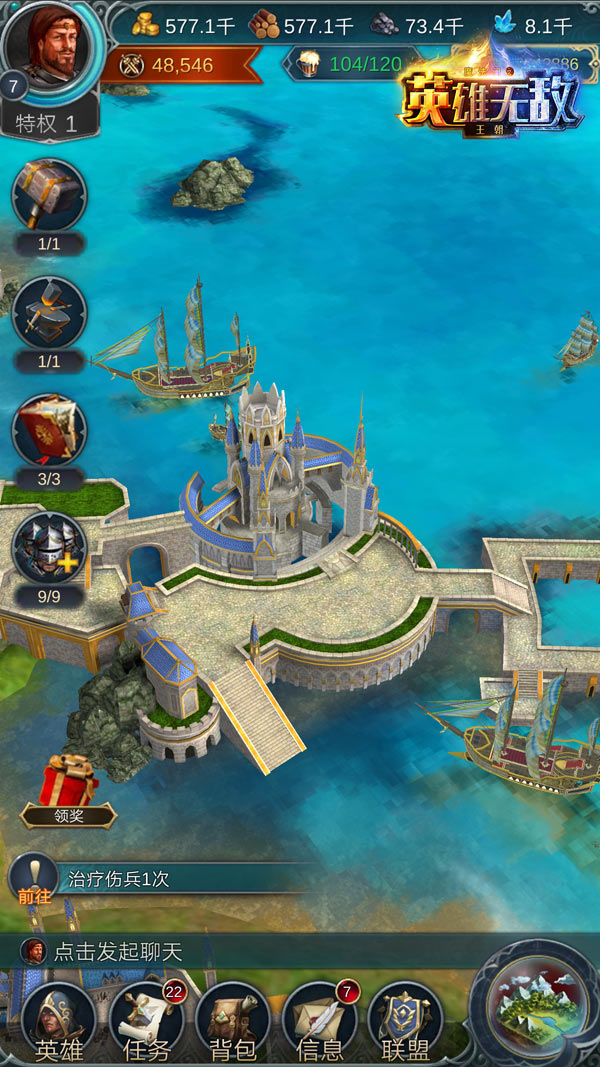Viewport: 600px width, 1067px height.
Task: Go to the 治疗伤兵1次 quest via 前往
Action: click(x=32, y=879)
